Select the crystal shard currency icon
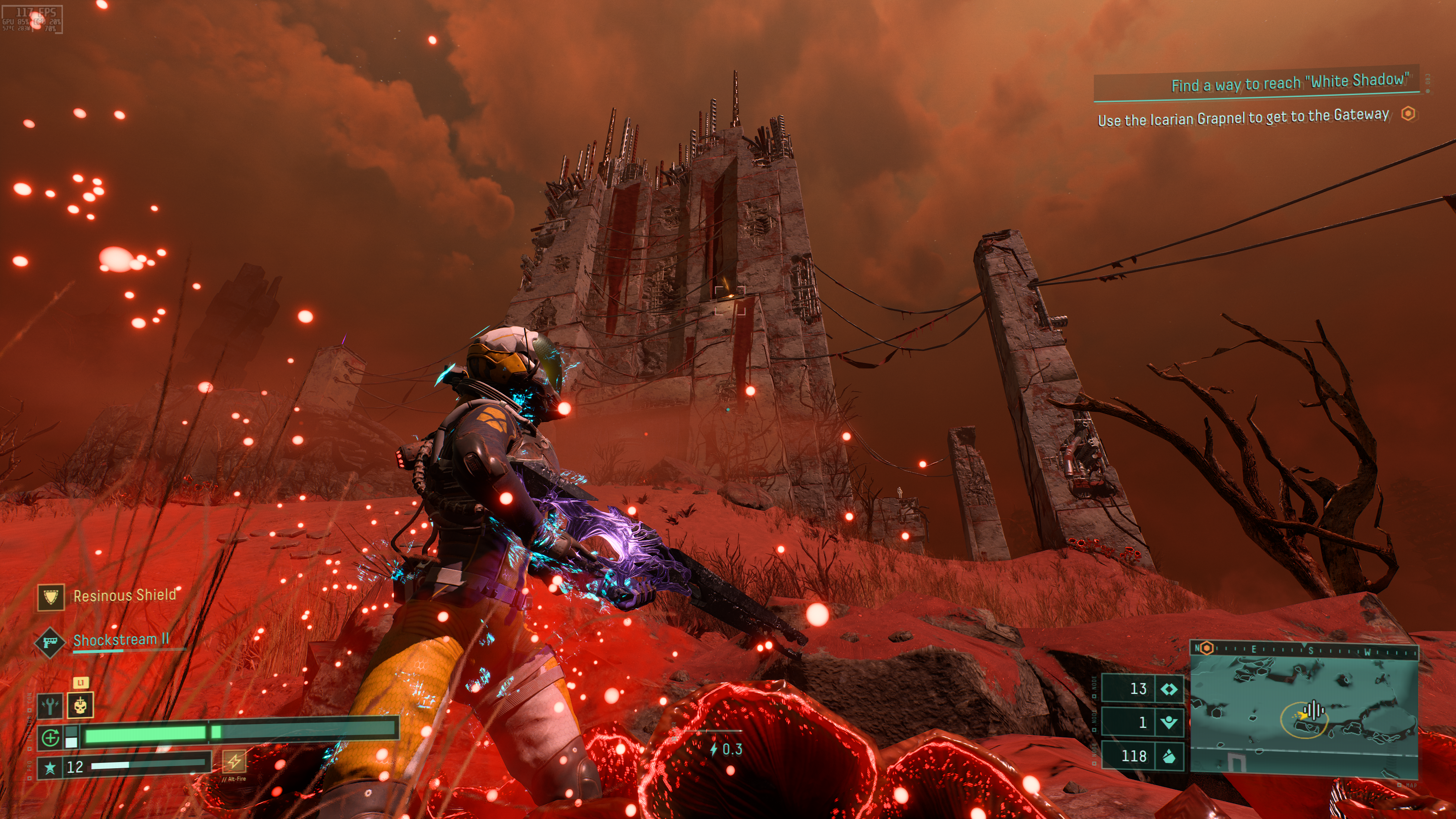 coord(1168,756)
